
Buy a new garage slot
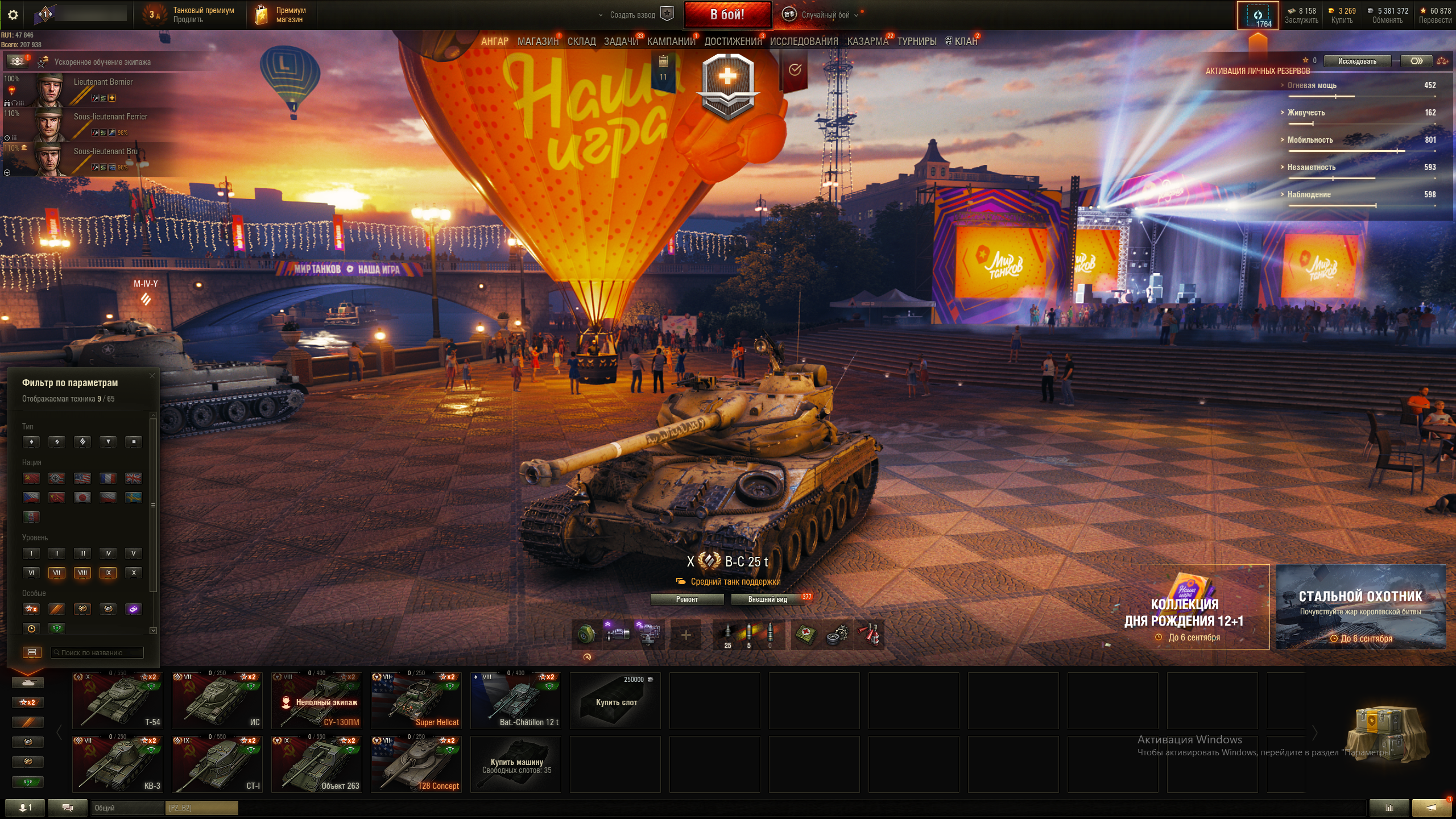pyautogui.click(x=615, y=701)
